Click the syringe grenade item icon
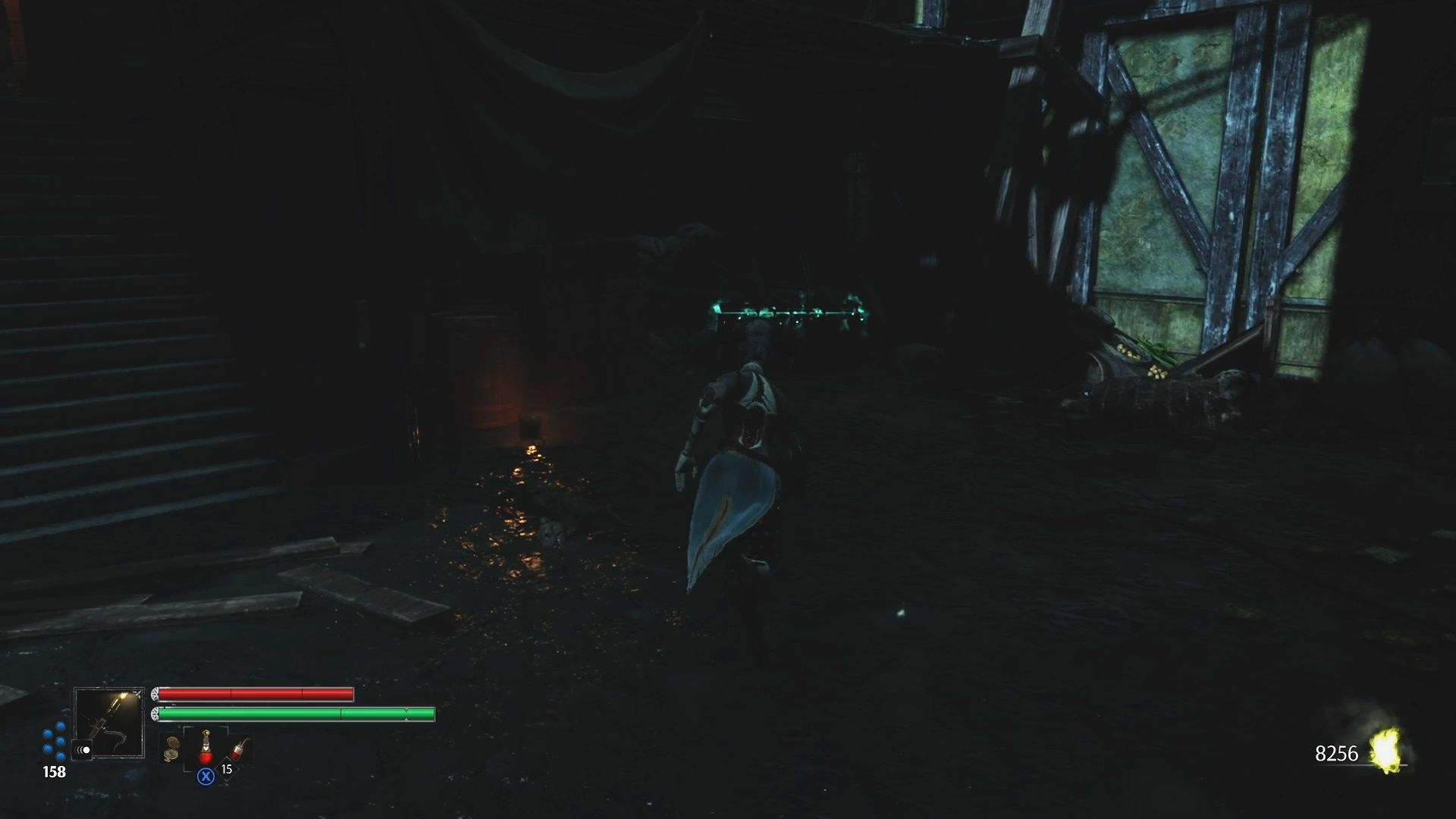This screenshot has width=1456, height=819. point(240,748)
